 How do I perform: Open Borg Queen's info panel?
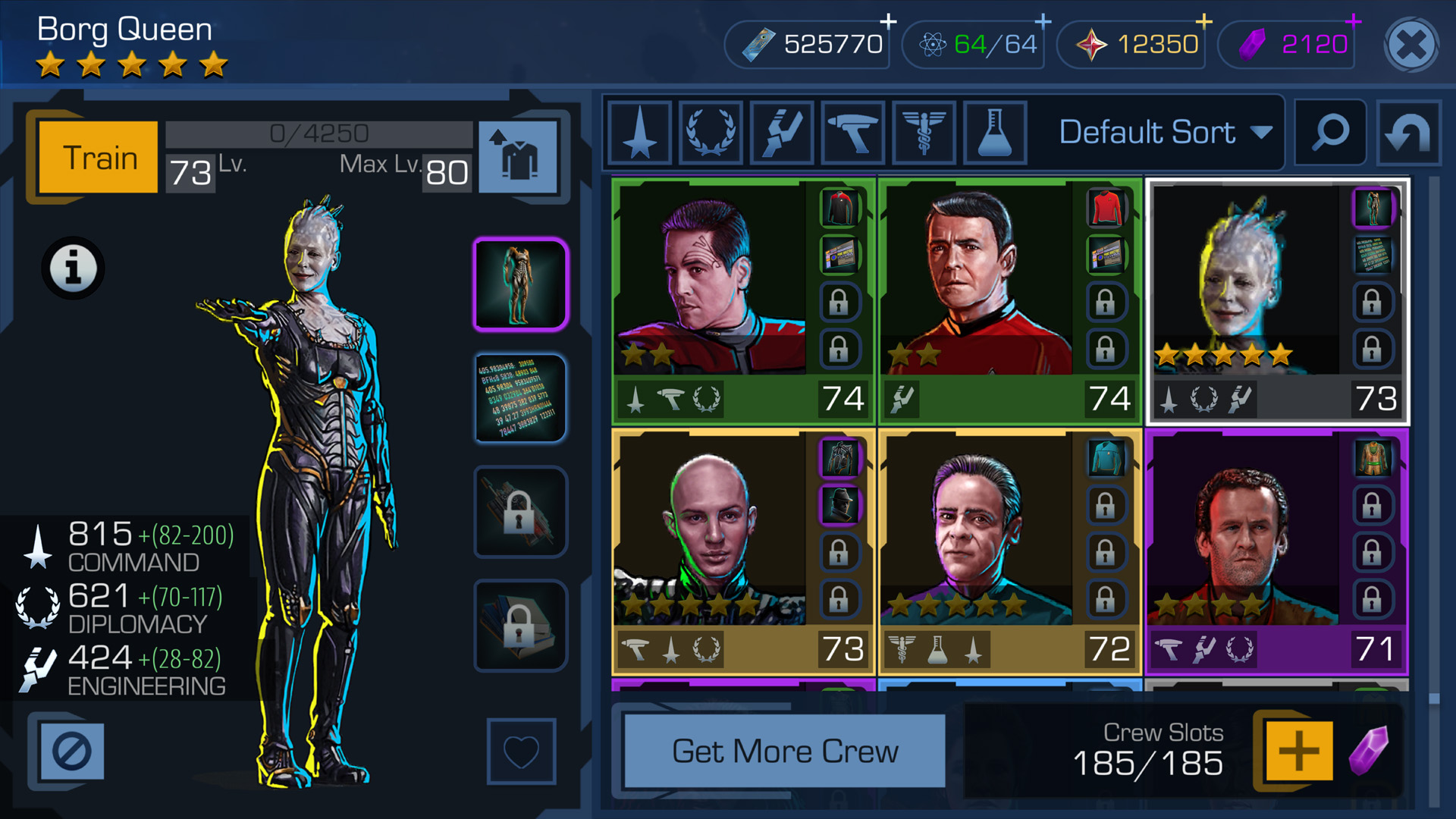point(74,268)
